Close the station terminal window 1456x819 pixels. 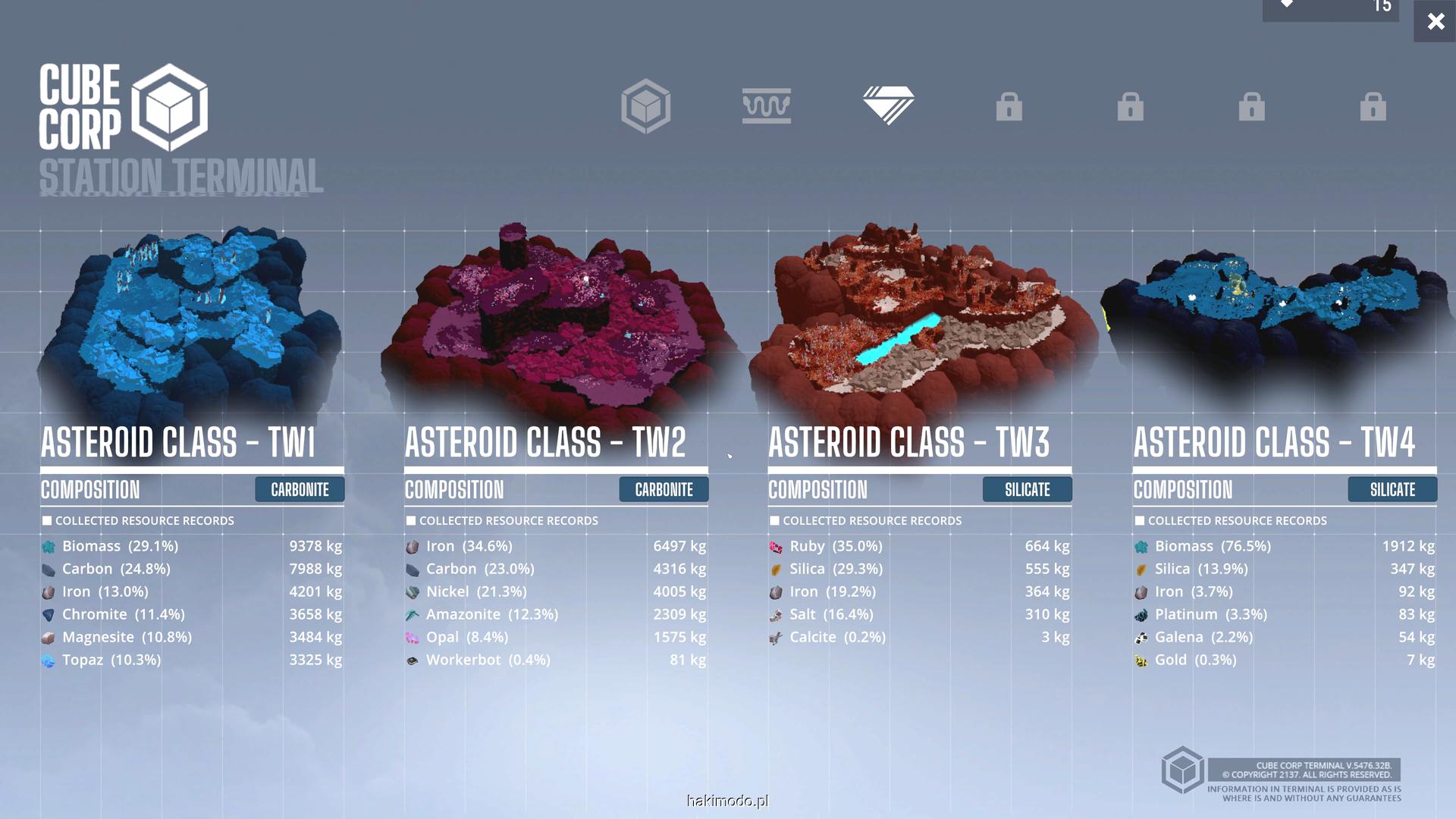(x=1435, y=21)
